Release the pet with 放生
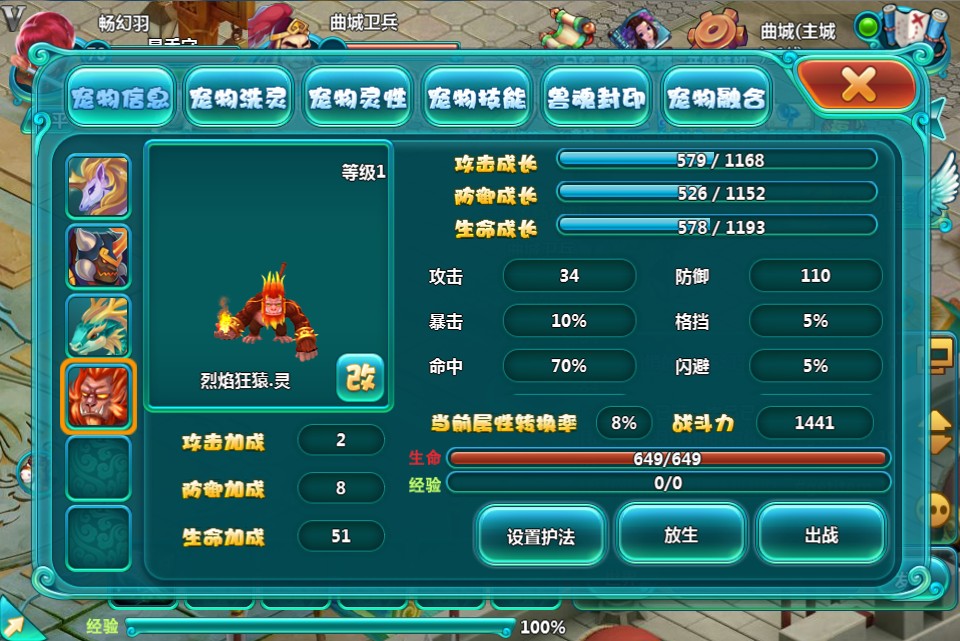This screenshot has height=641, width=960. 681,535
